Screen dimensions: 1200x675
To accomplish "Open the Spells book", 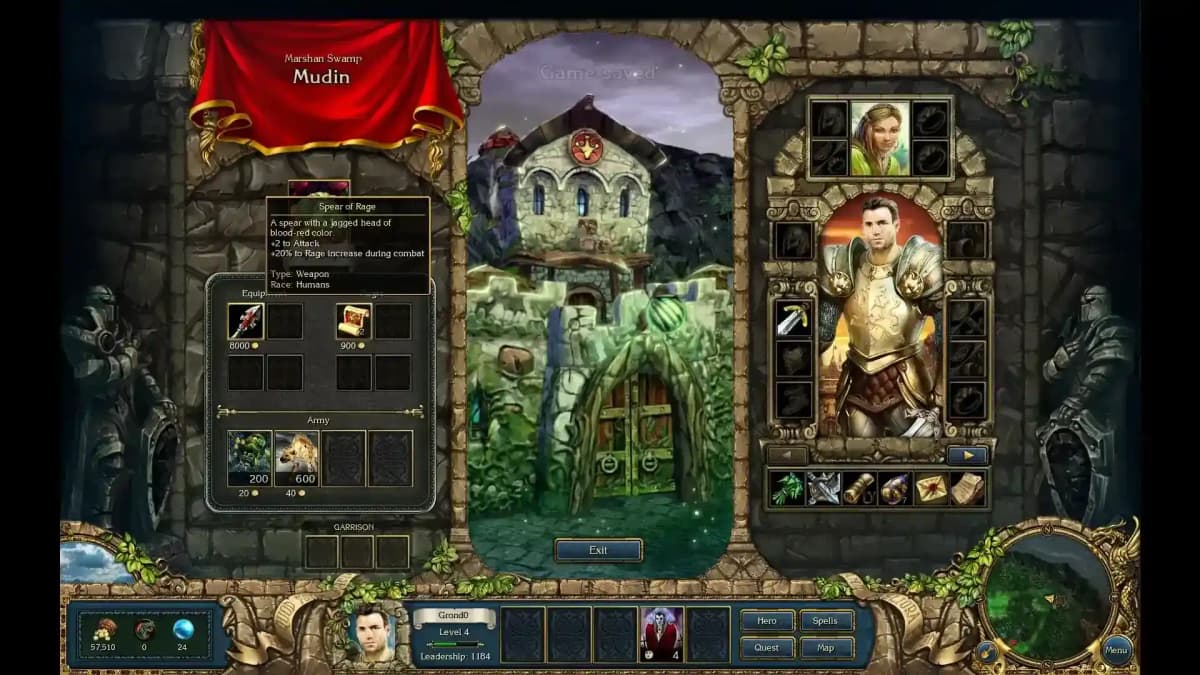I will click(x=826, y=621).
